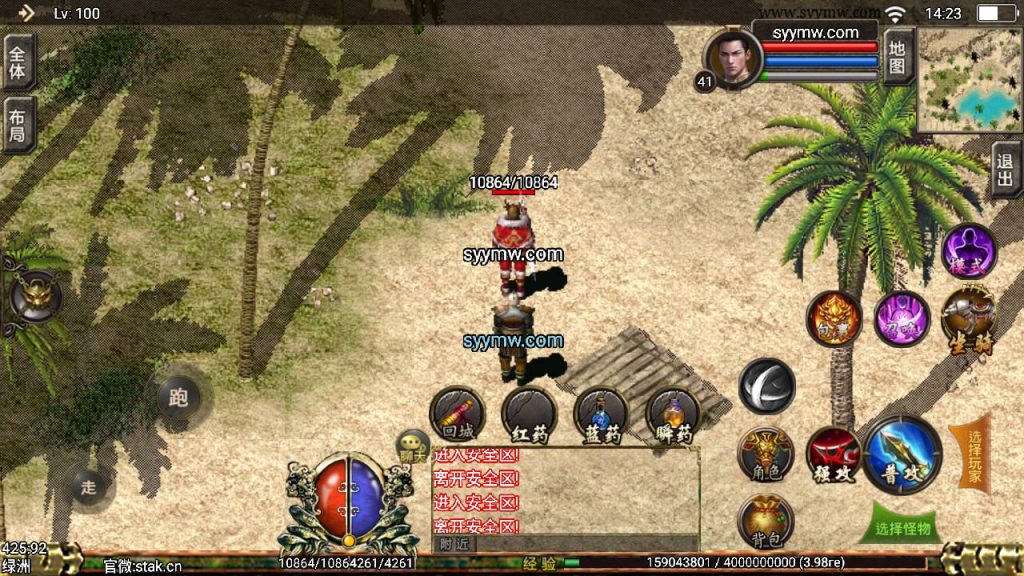Screen dimensions: 1024x576
Task: Open the 背包 backpack
Action: tap(765, 522)
